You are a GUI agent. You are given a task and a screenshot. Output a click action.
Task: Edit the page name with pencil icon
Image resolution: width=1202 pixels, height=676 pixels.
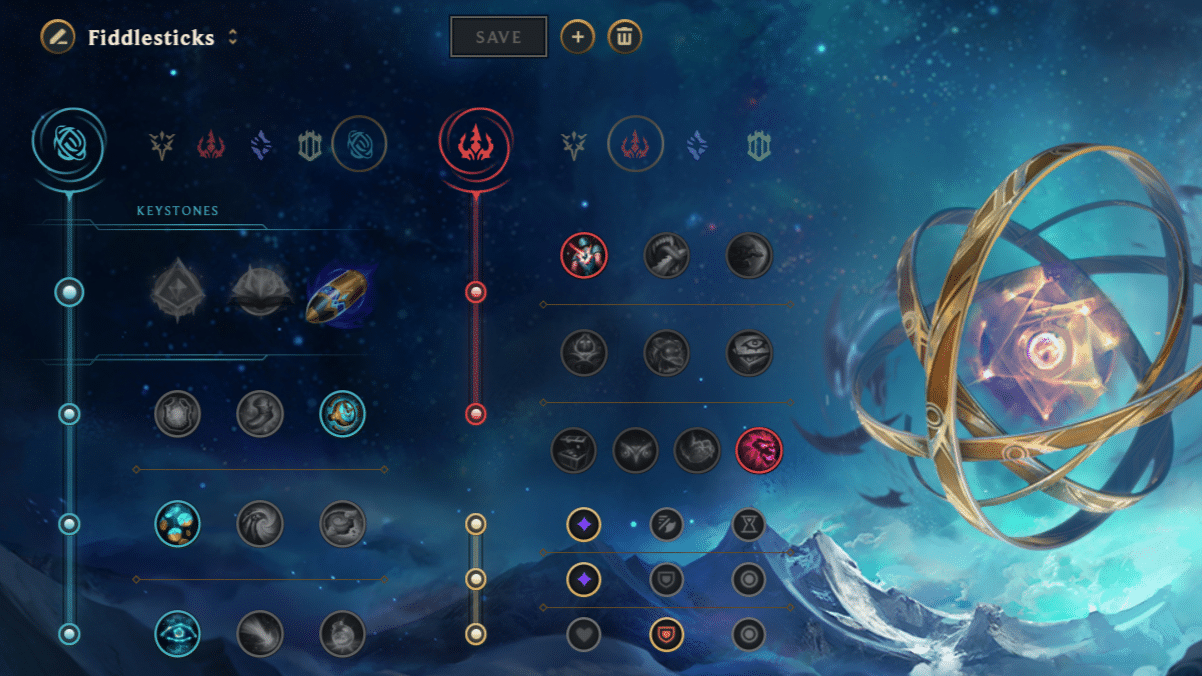[x=58, y=38]
